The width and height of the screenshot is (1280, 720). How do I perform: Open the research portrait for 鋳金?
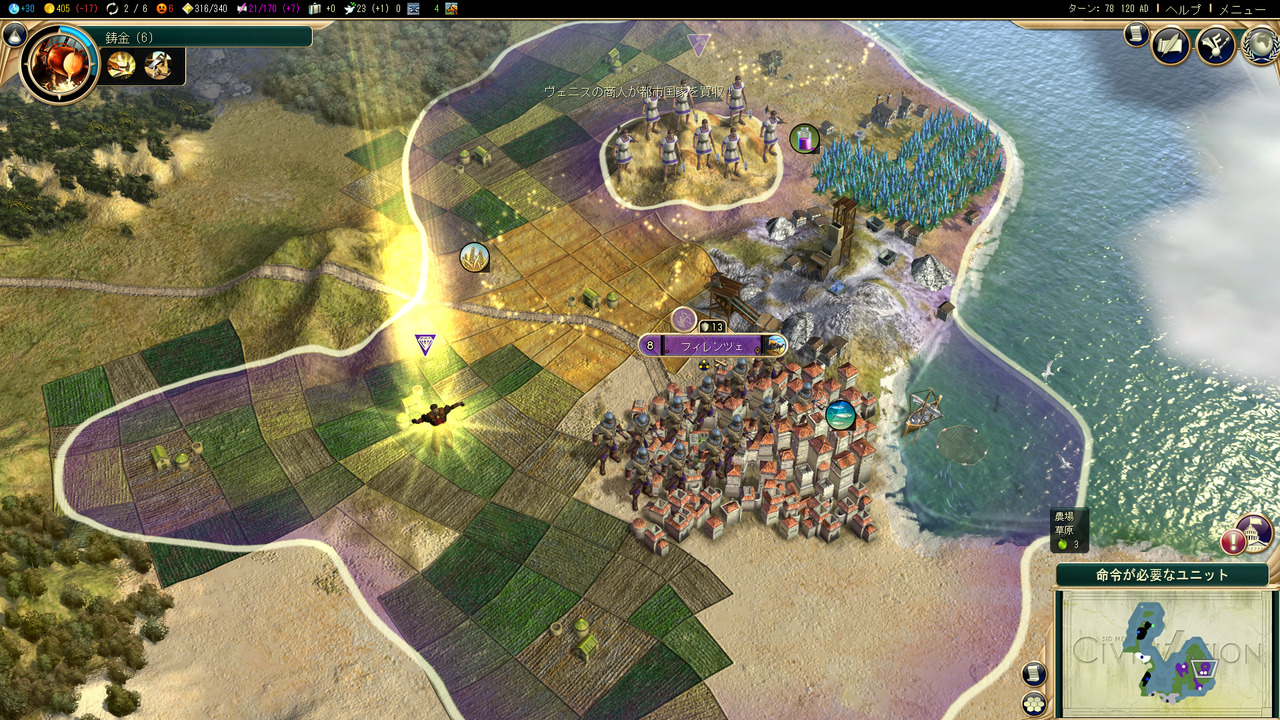point(59,62)
